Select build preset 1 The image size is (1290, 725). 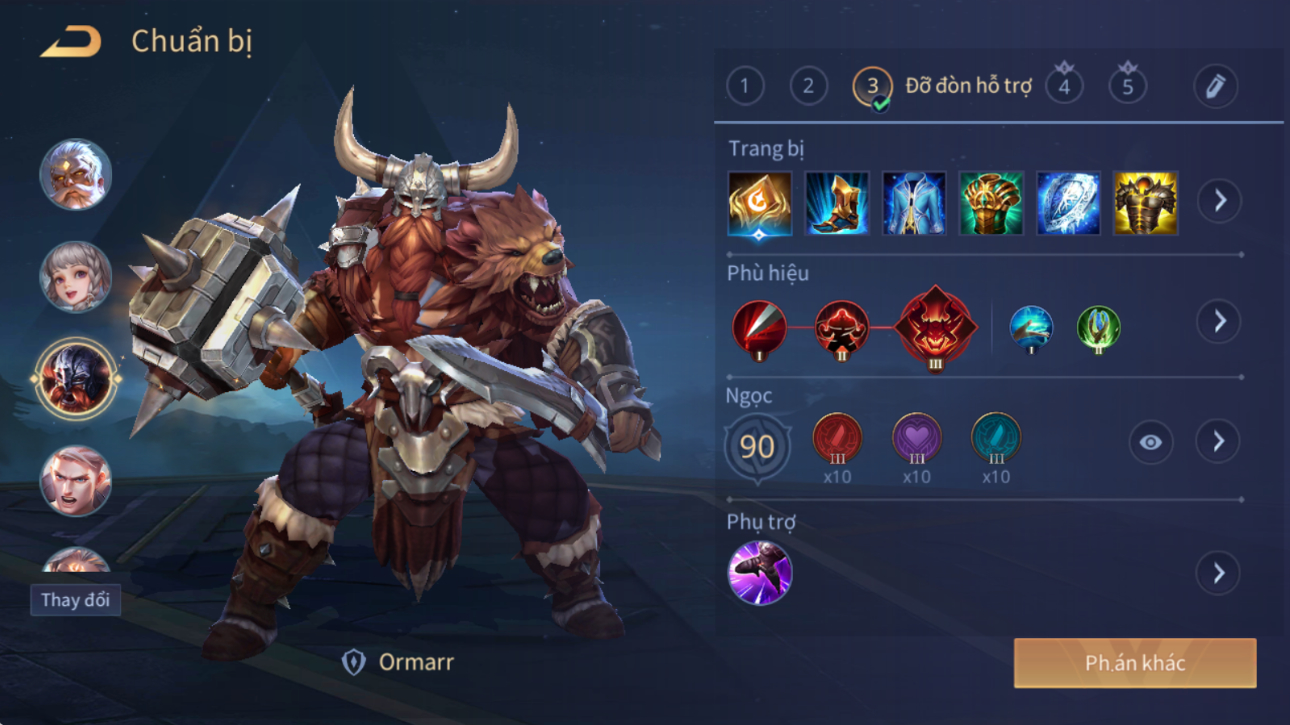[x=744, y=86]
